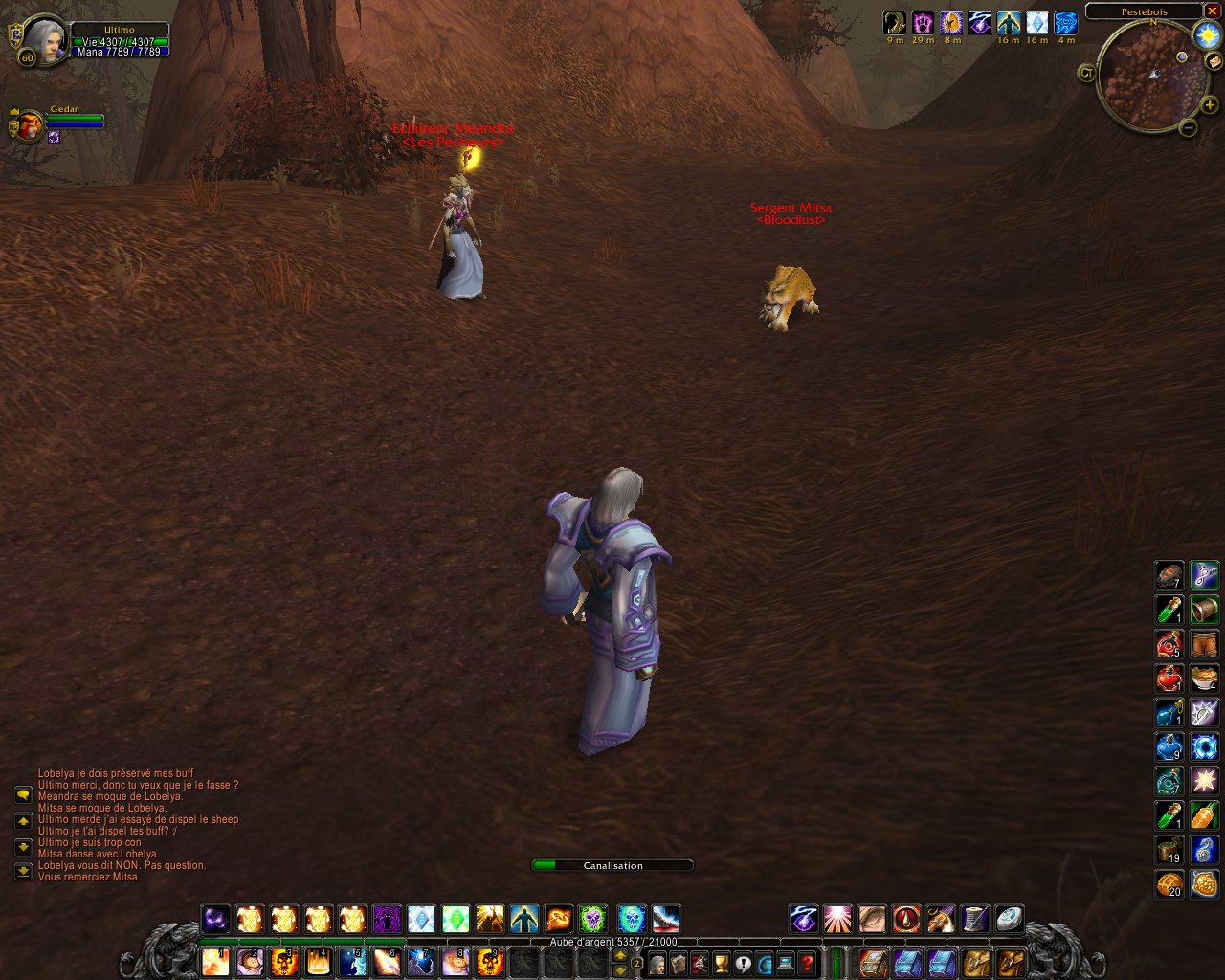The height and width of the screenshot is (980, 1225).
Task: Open the red question mark help button
Action: pos(808,963)
